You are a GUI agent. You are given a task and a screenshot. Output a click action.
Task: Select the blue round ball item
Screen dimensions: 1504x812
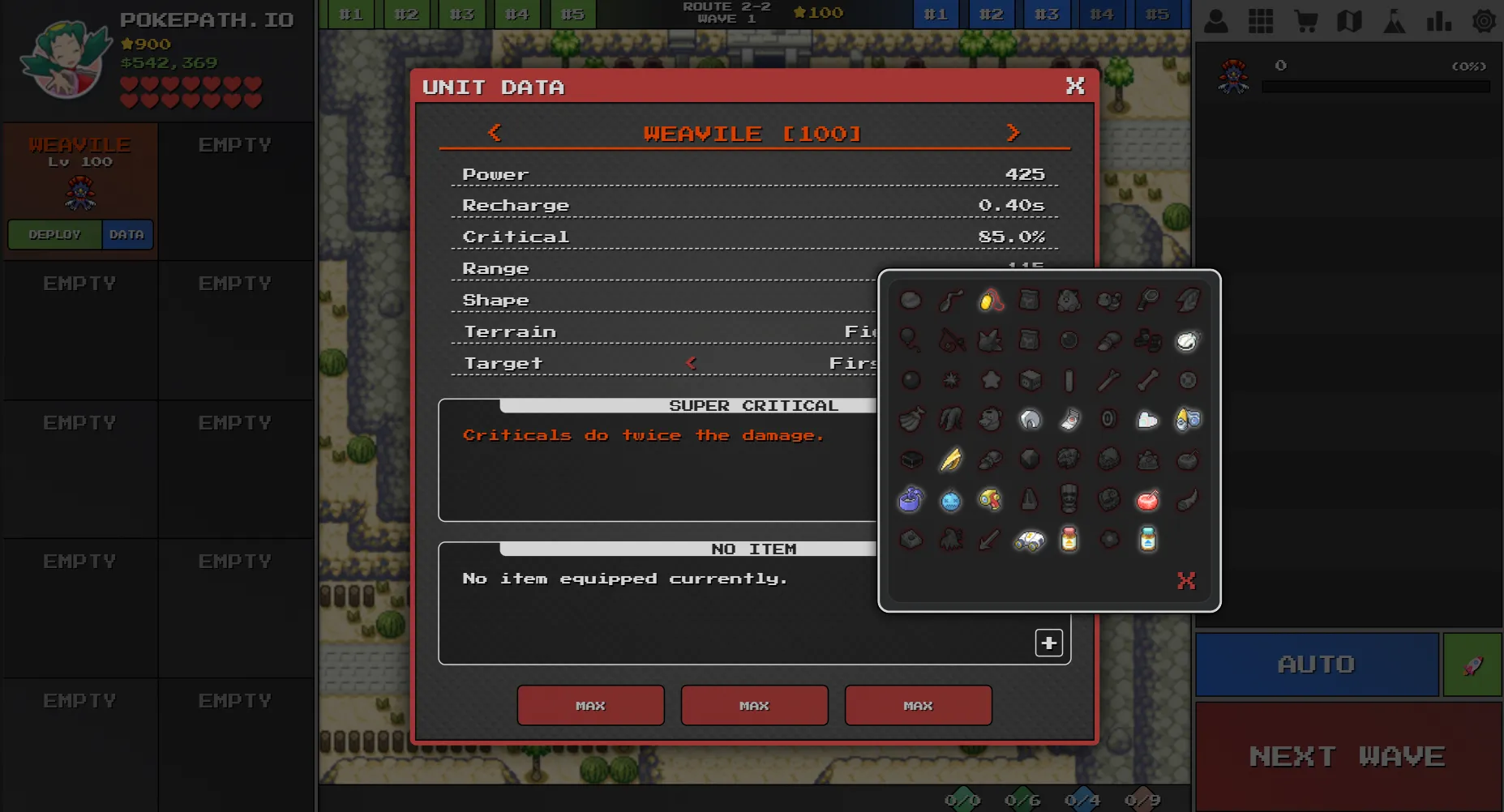(950, 502)
